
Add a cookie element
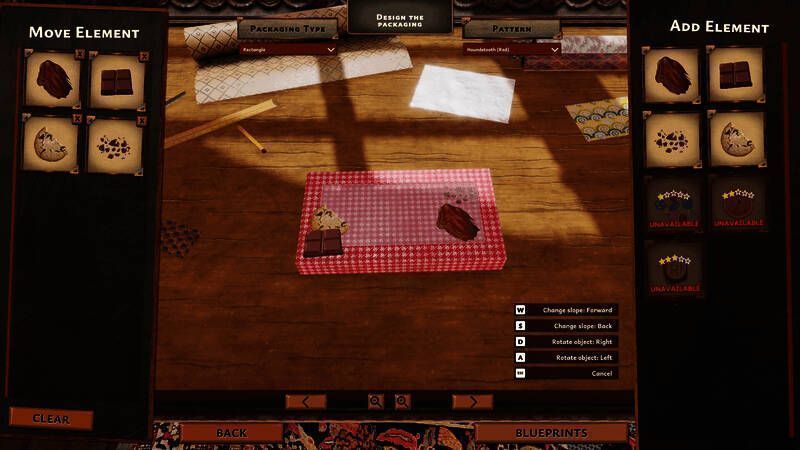point(735,138)
